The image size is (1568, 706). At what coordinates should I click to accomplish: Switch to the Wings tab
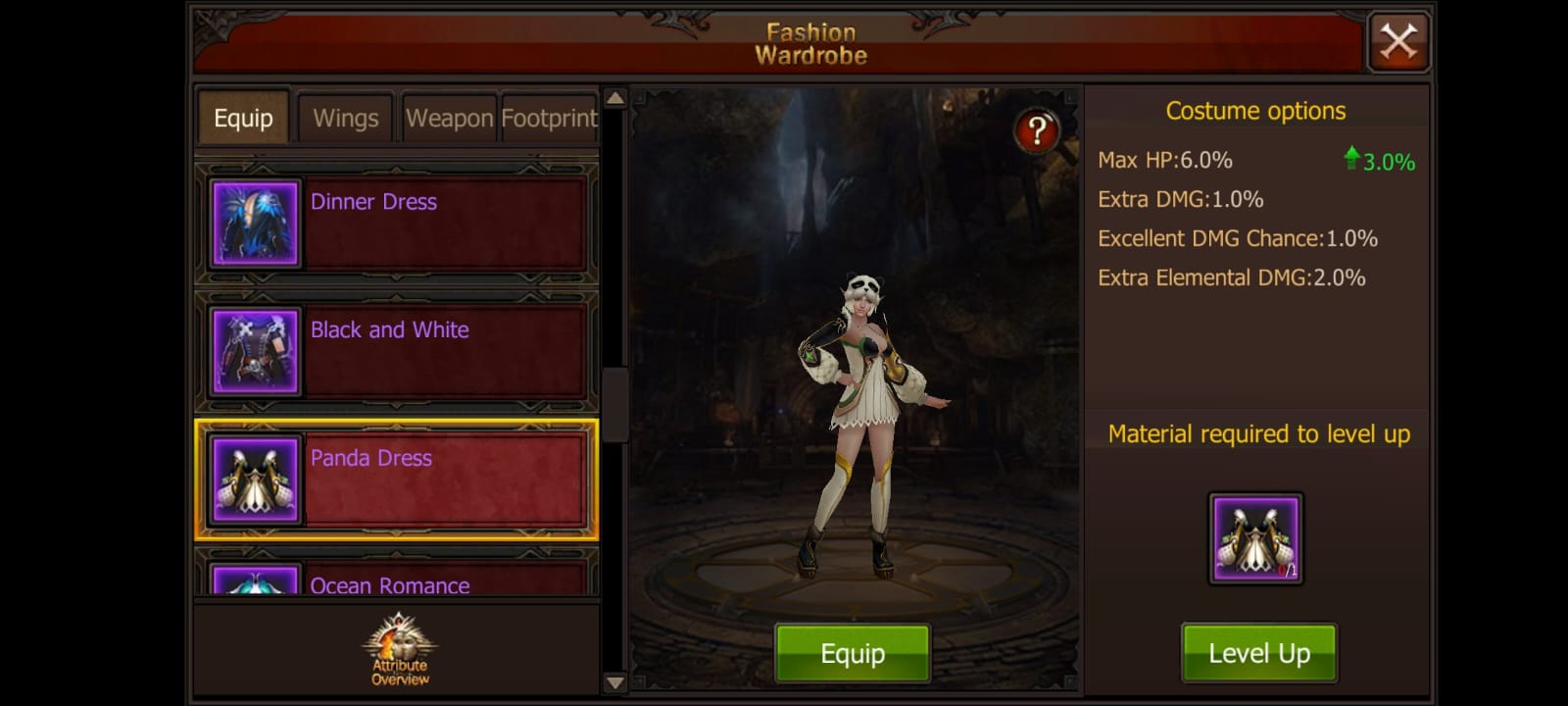point(345,118)
